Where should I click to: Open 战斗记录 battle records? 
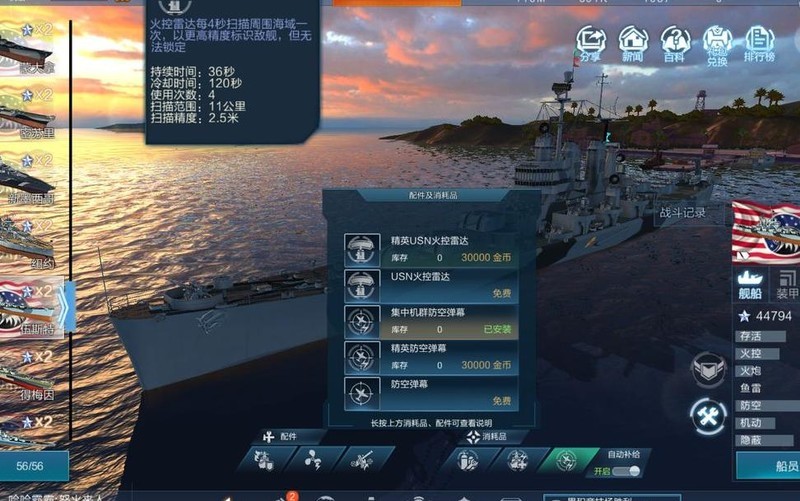click(682, 213)
